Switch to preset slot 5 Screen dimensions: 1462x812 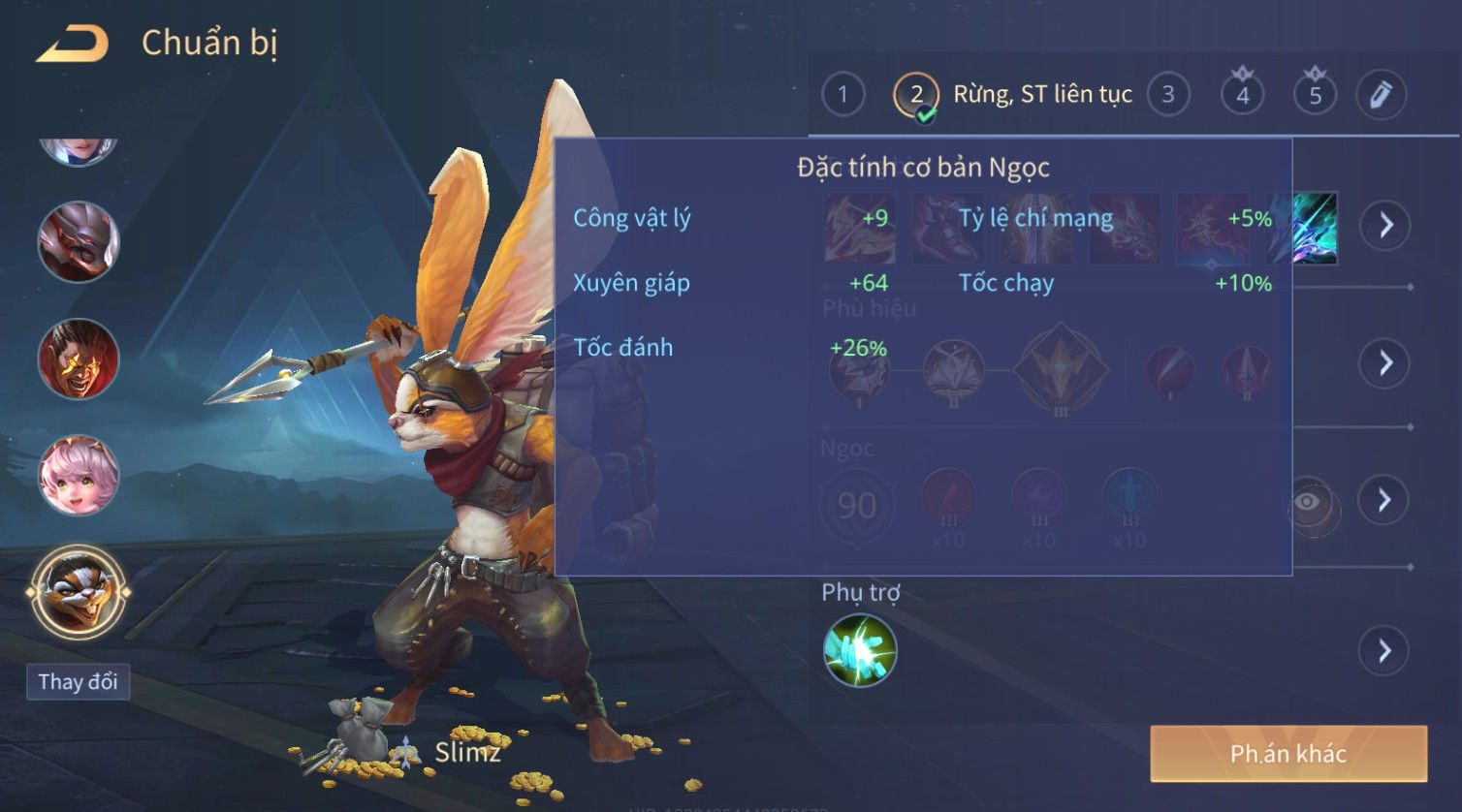(x=1315, y=95)
